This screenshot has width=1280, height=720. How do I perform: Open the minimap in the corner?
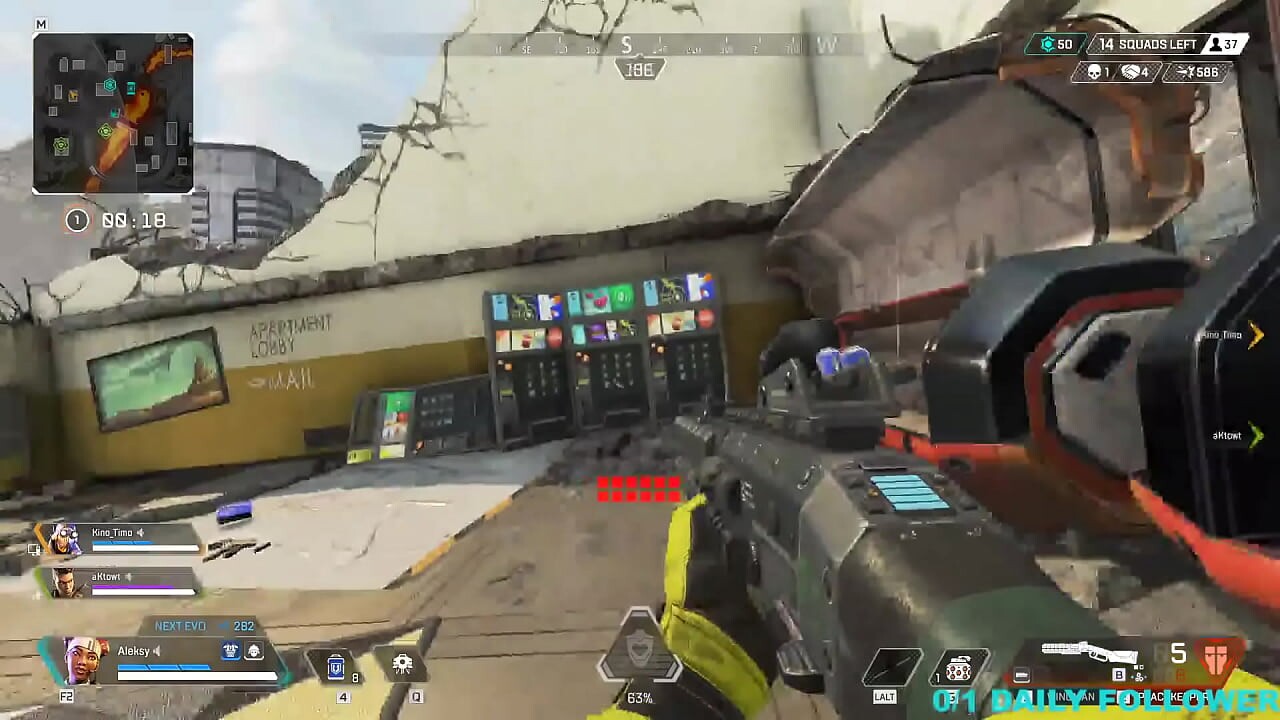coord(113,113)
